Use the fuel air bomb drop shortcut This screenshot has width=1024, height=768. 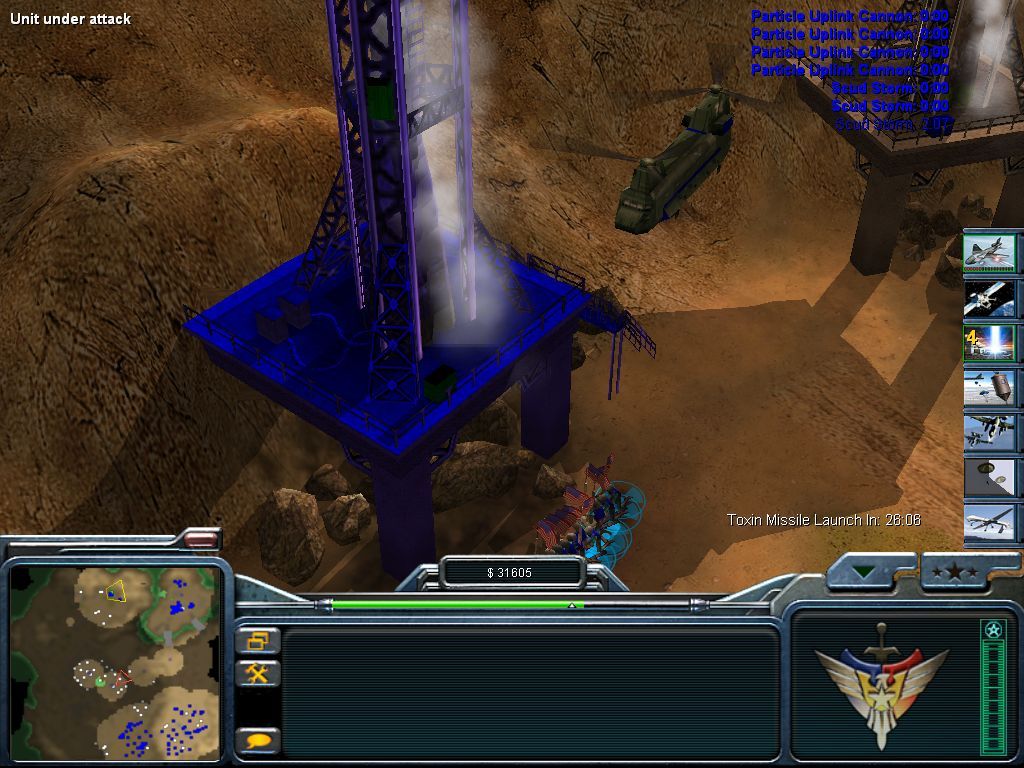click(x=990, y=387)
